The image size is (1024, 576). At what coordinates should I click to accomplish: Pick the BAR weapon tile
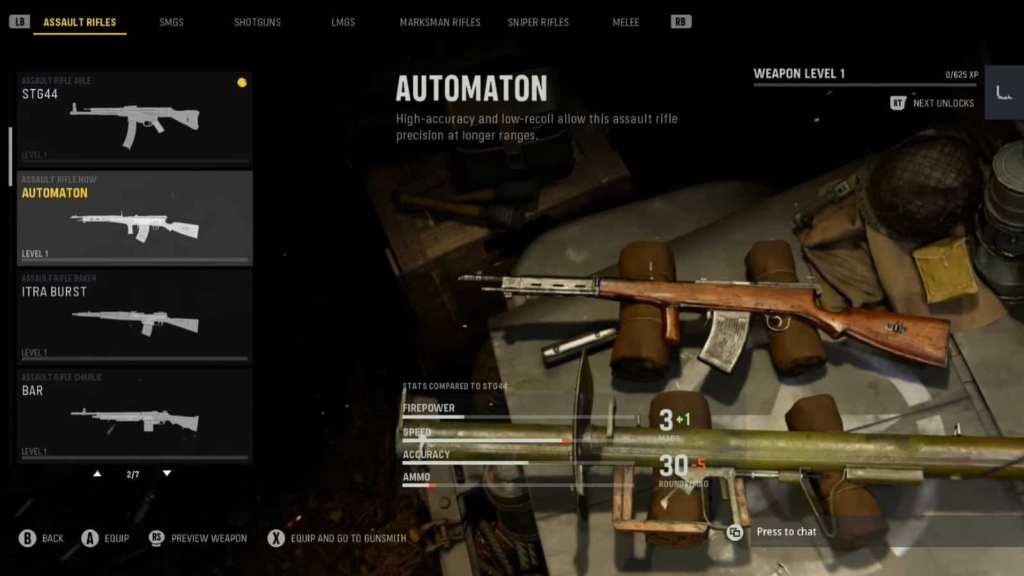pyautogui.click(x=134, y=414)
